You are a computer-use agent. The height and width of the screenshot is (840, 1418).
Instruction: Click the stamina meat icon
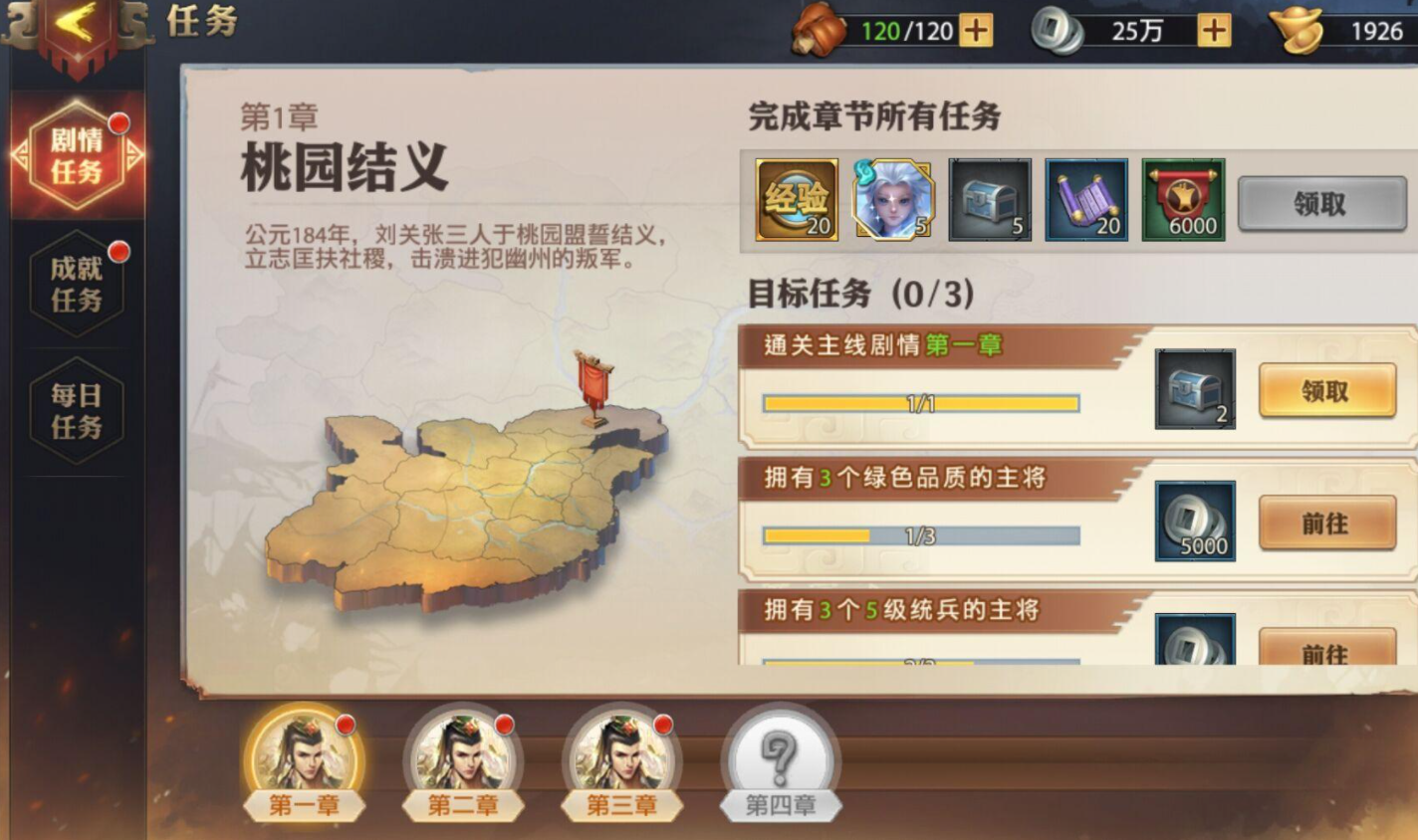tap(815, 30)
